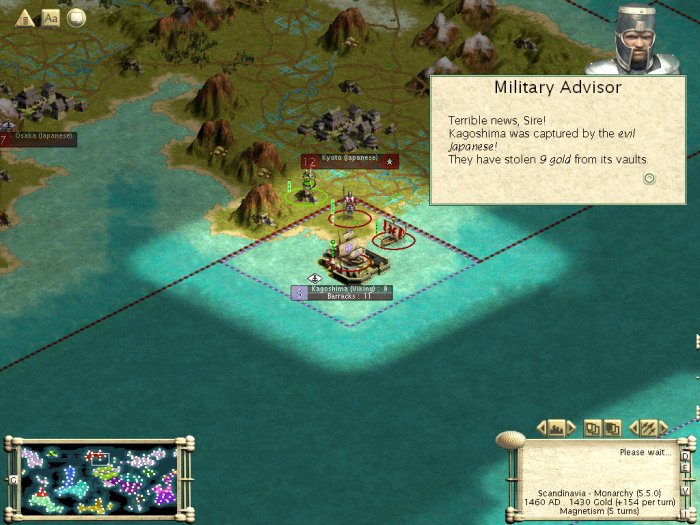Click the E button on info panel
Screen dimensions: 700x525
[x=685, y=466]
